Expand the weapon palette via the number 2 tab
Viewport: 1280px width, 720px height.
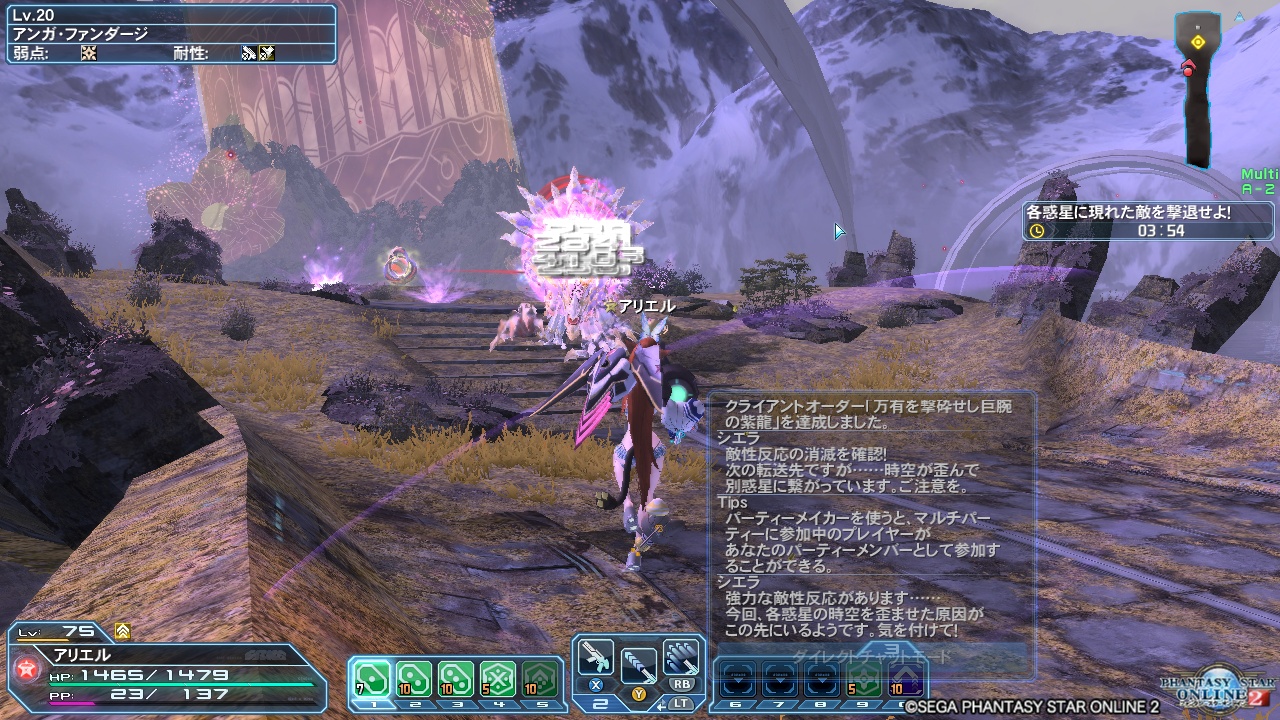(x=601, y=702)
